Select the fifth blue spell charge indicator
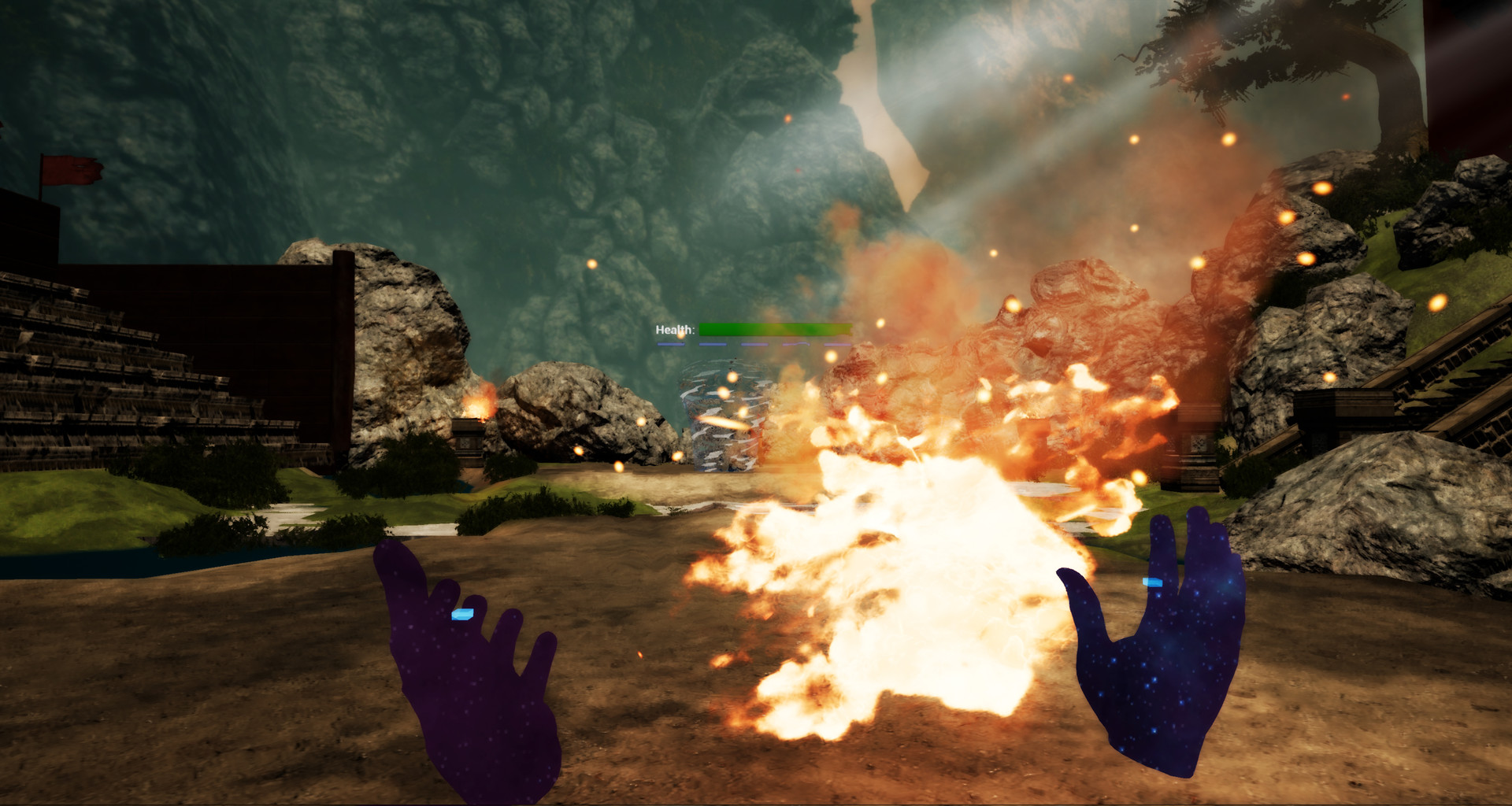Screen dimensions: 1512x806 (837, 344)
